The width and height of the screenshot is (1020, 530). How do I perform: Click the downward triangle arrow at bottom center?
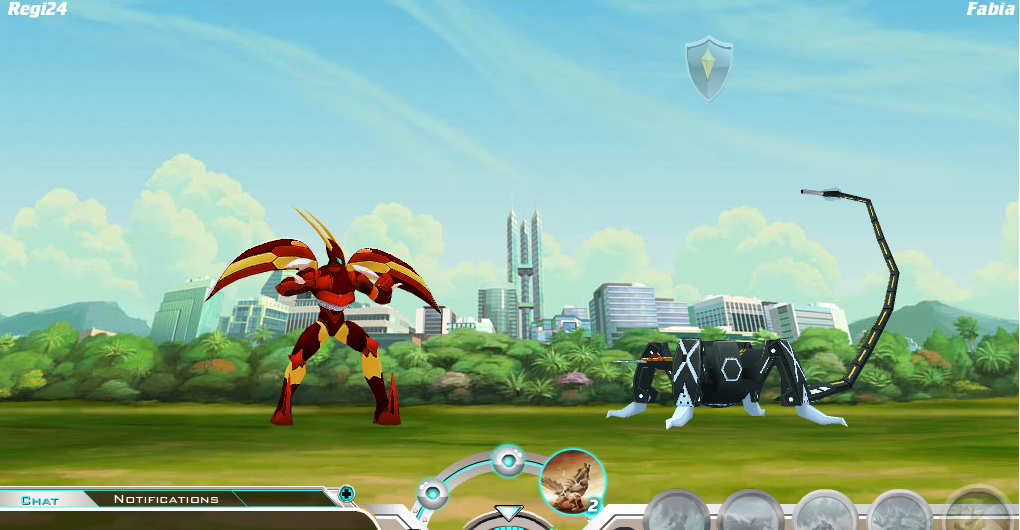click(x=509, y=514)
